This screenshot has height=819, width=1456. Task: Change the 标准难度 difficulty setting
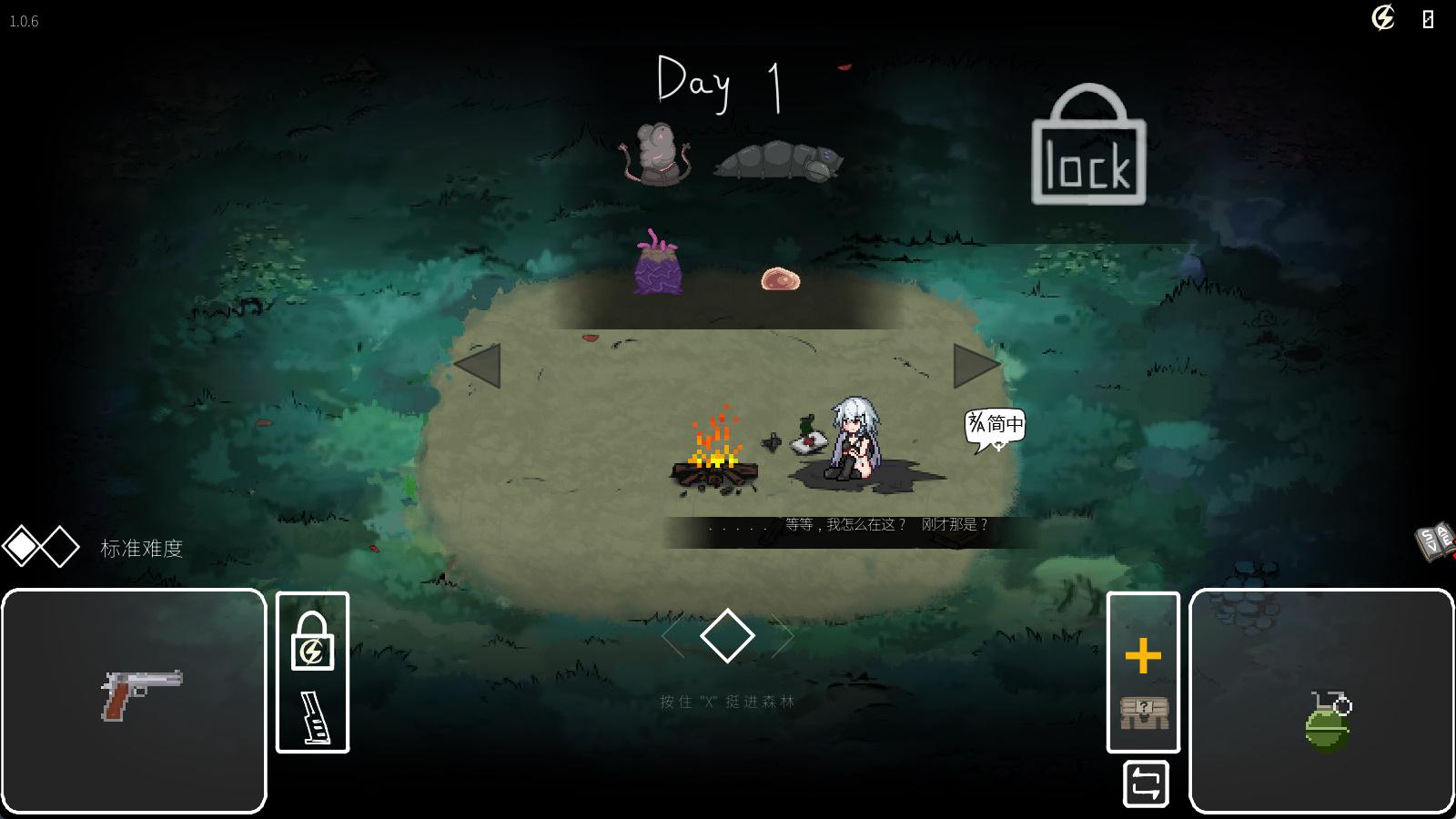click(141, 548)
